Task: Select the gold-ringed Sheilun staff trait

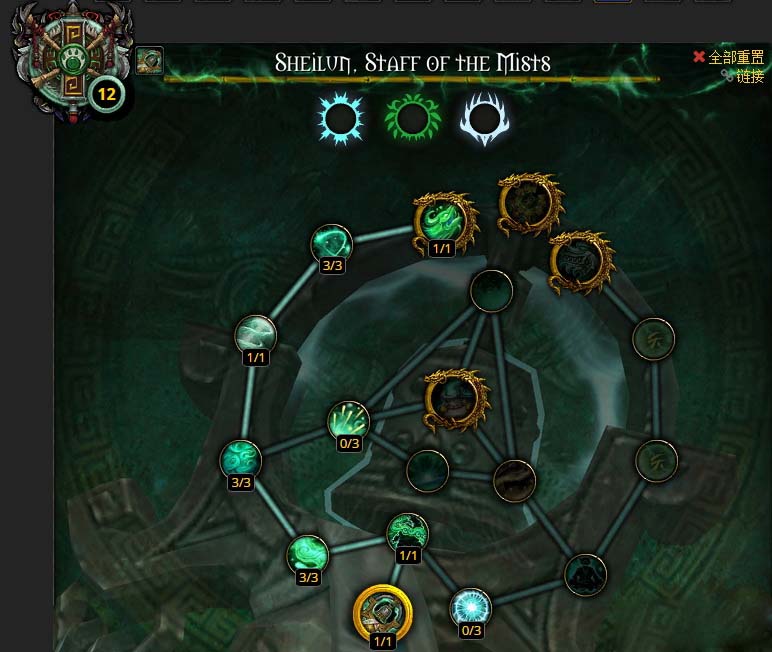Action: (383, 611)
